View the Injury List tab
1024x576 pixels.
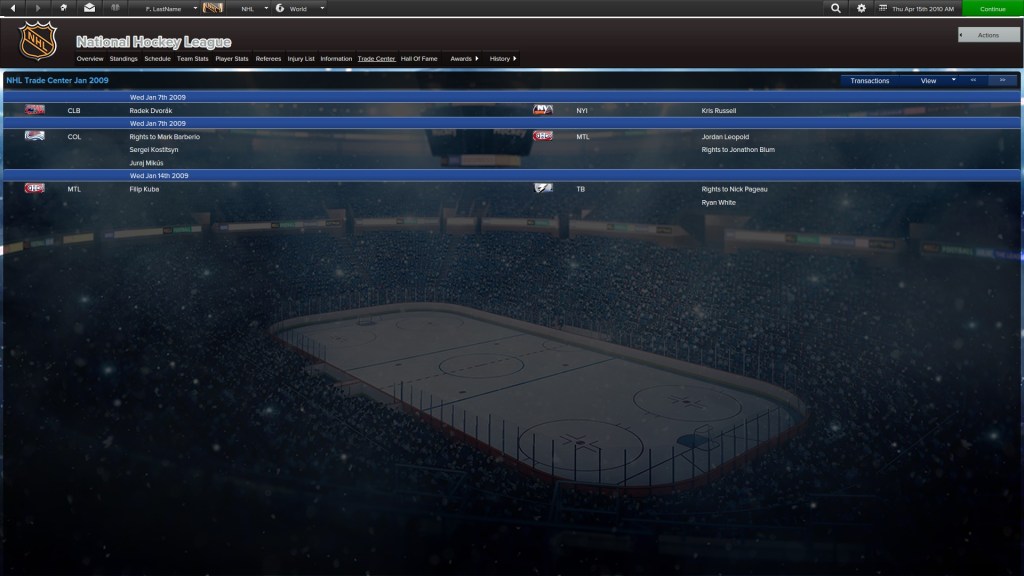click(301, 59)
